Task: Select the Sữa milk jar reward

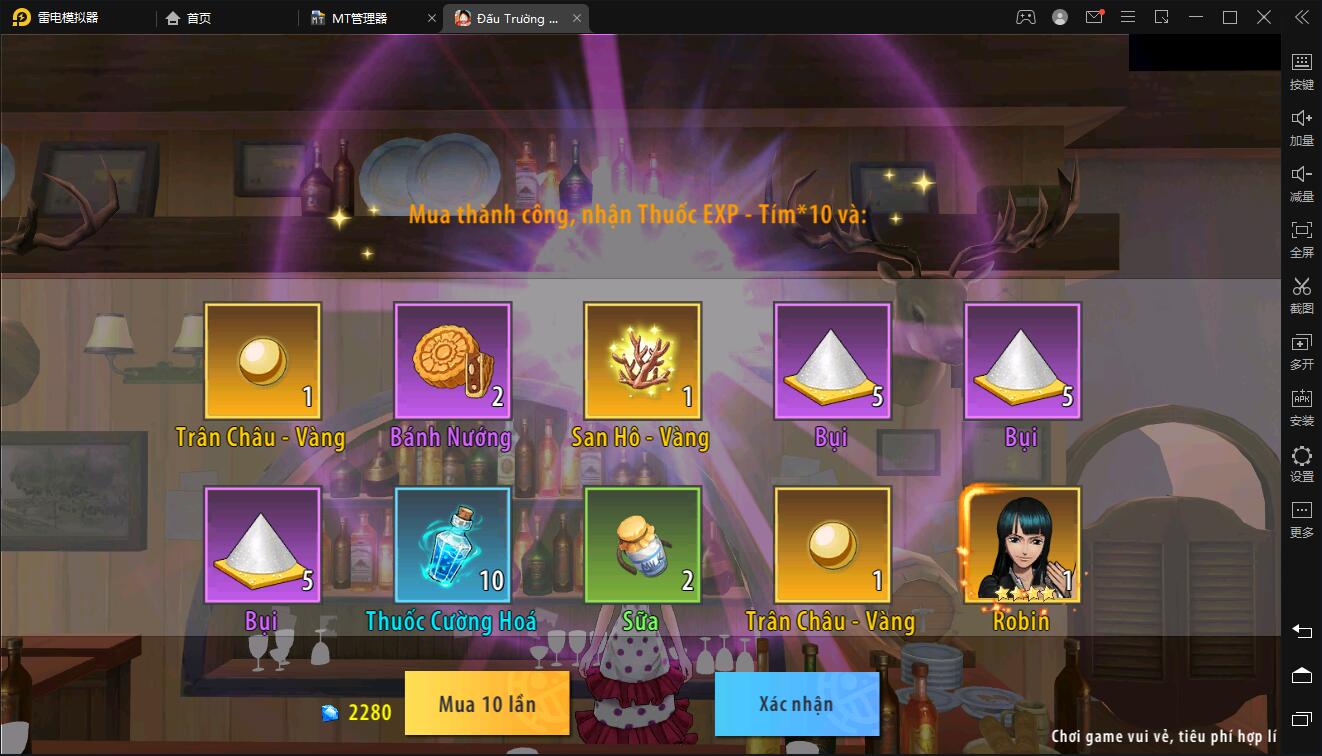Action: (642, 545)
